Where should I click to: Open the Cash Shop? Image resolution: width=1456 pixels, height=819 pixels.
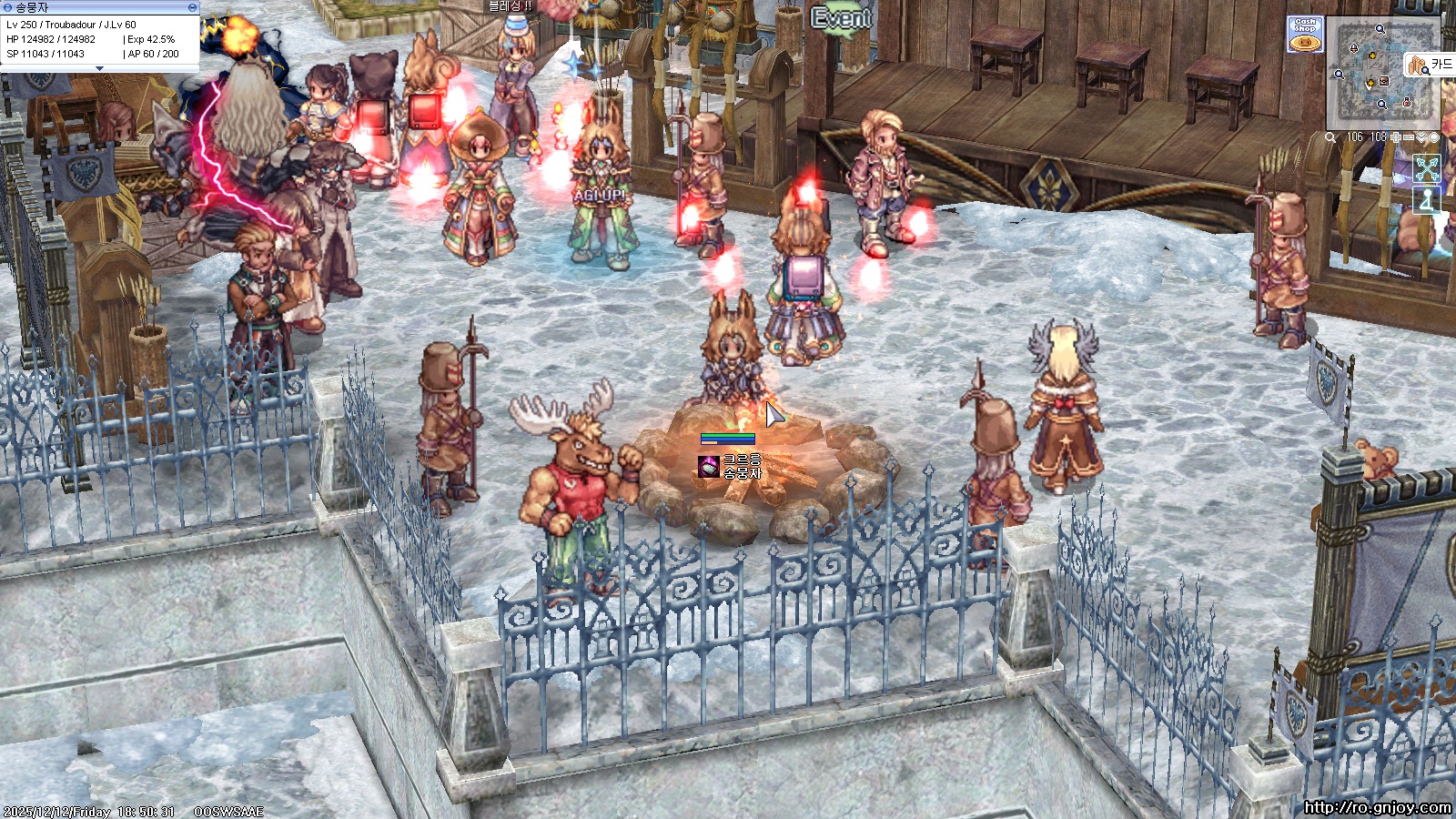1305,35
